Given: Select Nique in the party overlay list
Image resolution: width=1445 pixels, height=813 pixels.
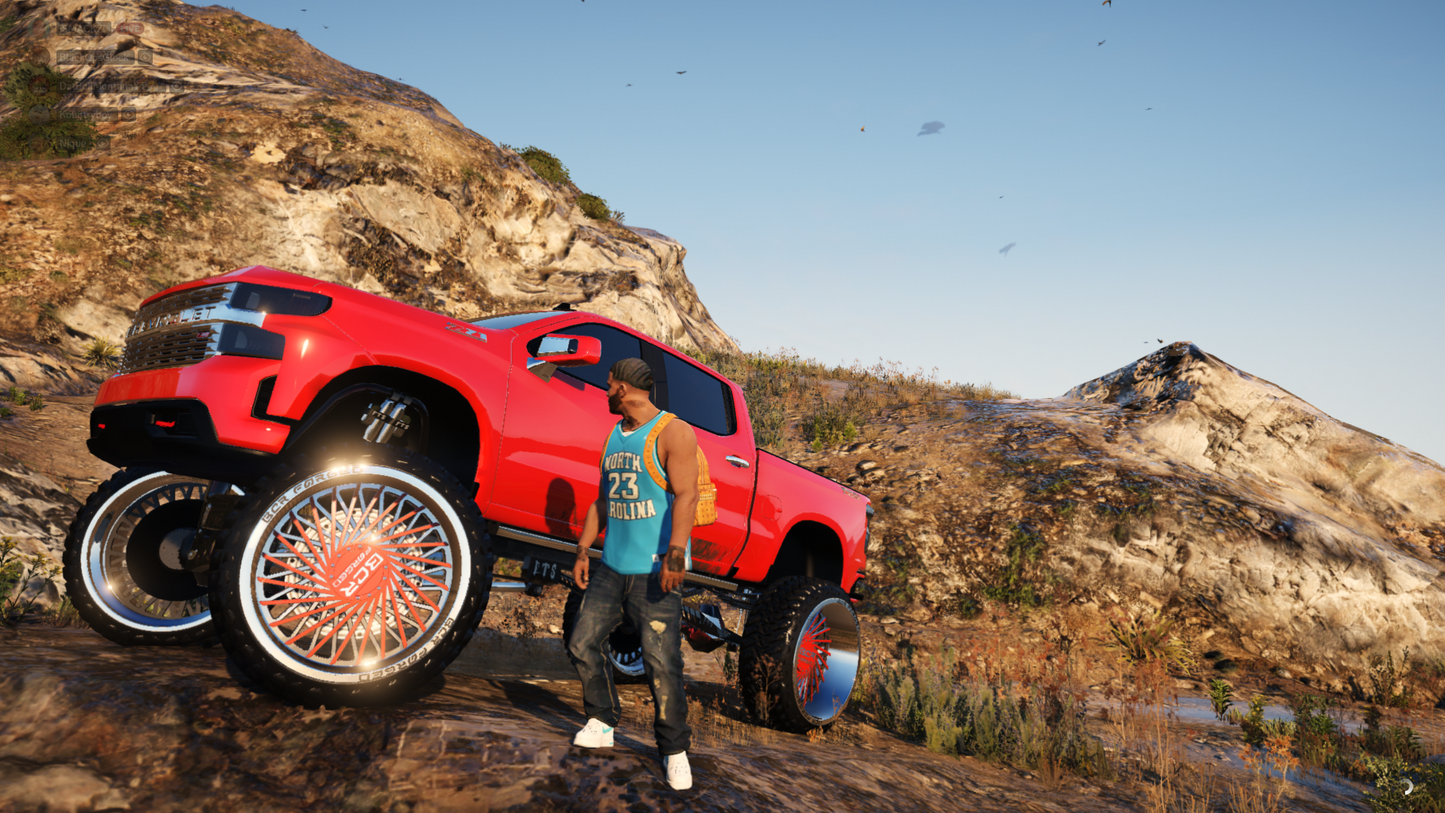Looking at the screenshot, I should click(72, 144).
